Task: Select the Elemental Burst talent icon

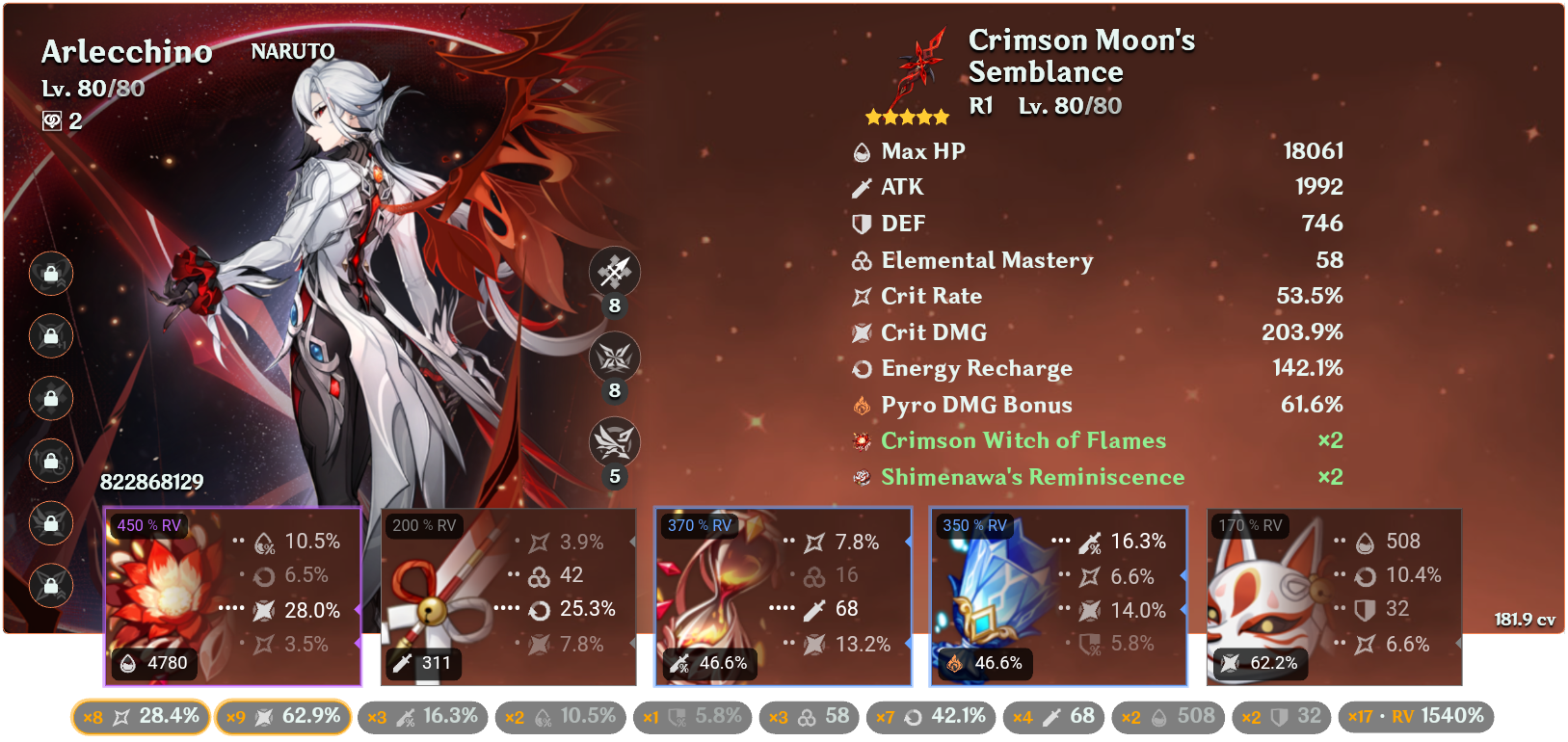Action: [614, 440]
